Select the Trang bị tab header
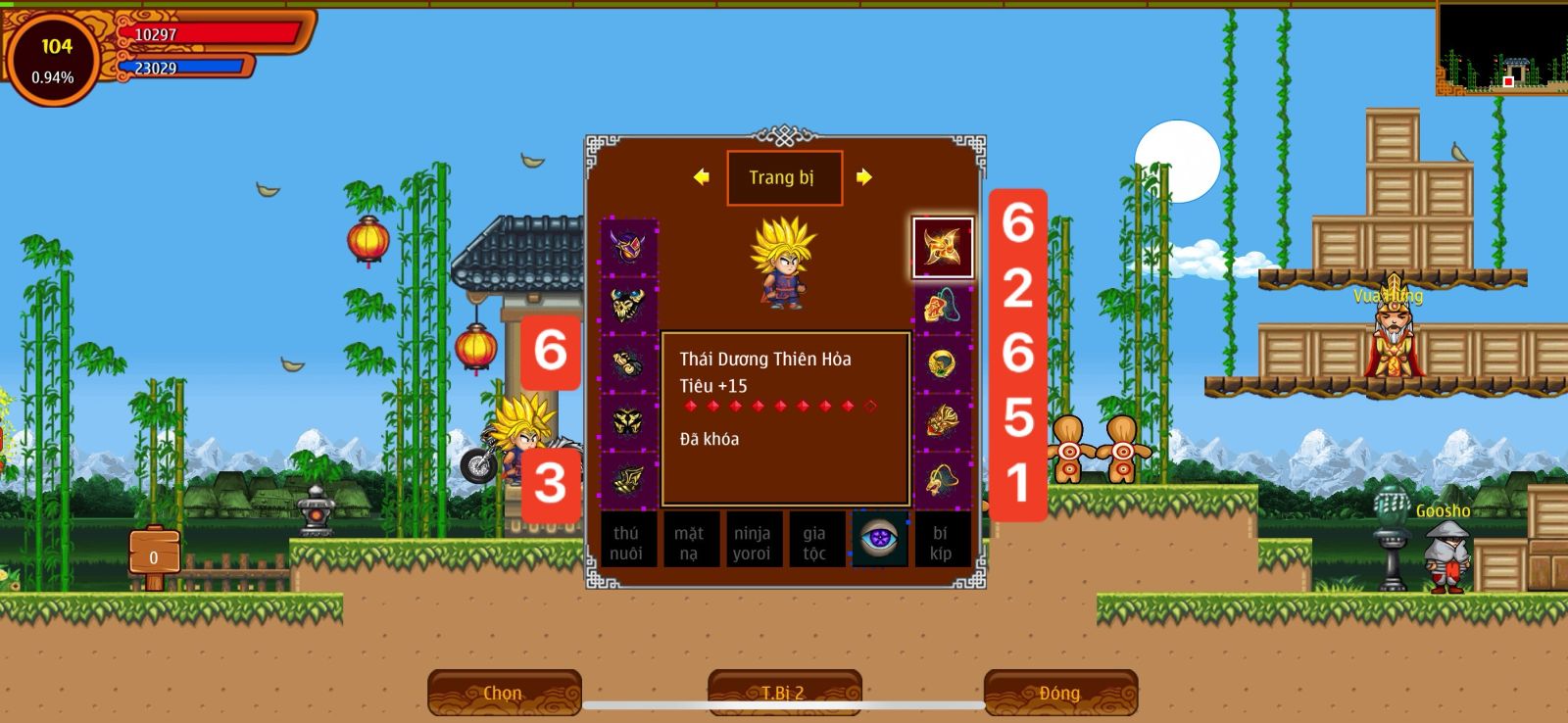This screenshot has height=723, width=1568. pyautogui.click(x=784, y=178)
